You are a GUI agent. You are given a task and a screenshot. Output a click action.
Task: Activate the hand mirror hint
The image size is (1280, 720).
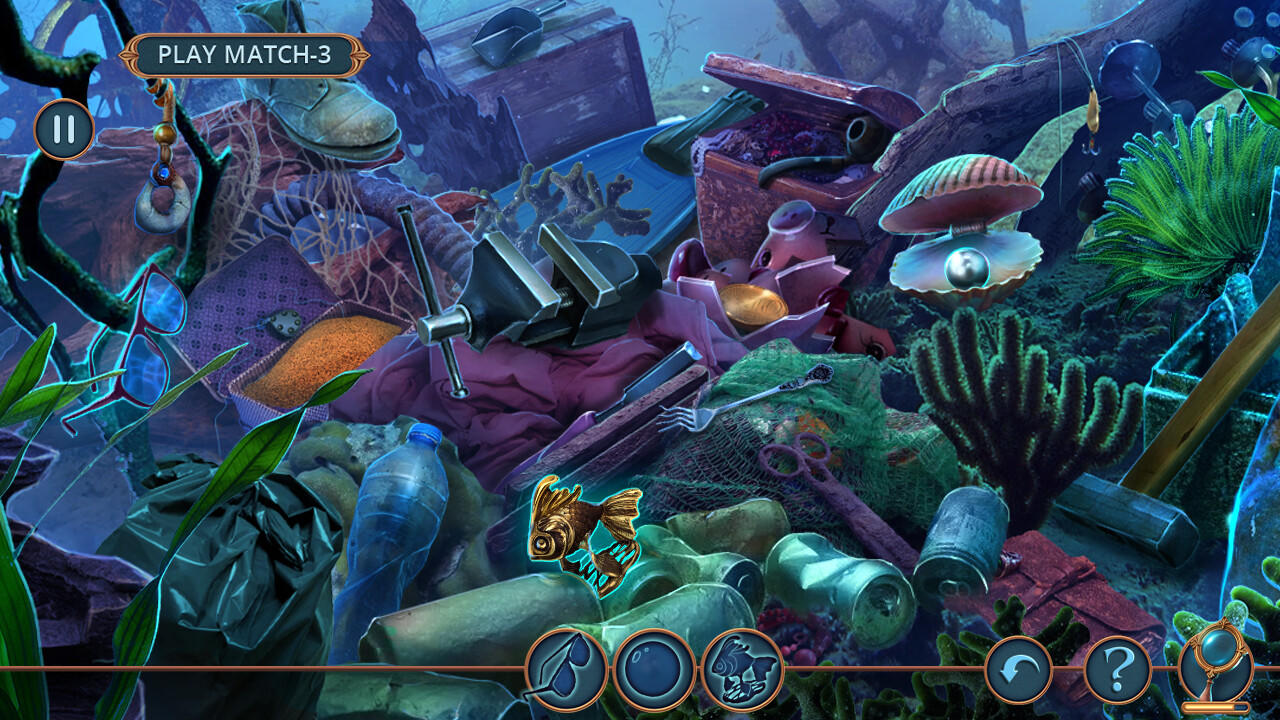(x=1215, y=666)
